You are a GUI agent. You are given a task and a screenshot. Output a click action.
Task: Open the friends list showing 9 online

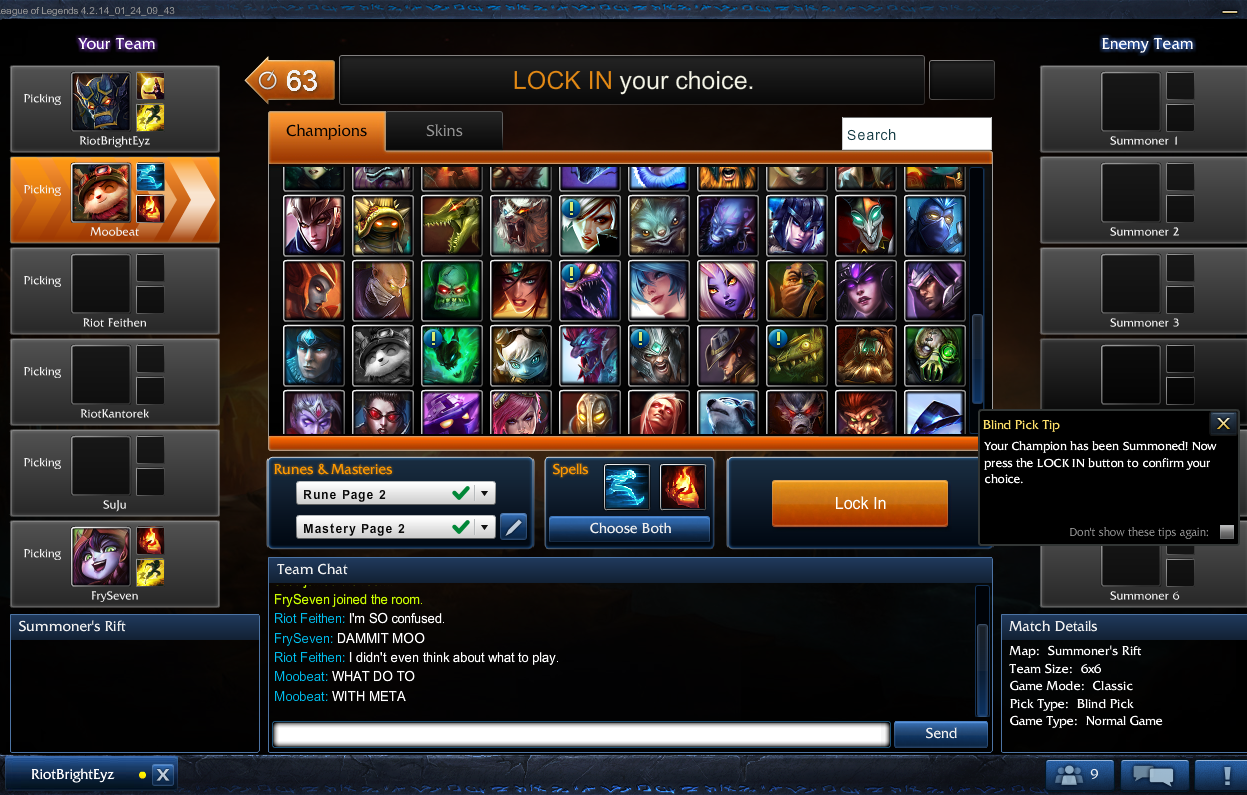coord(1079,774)
